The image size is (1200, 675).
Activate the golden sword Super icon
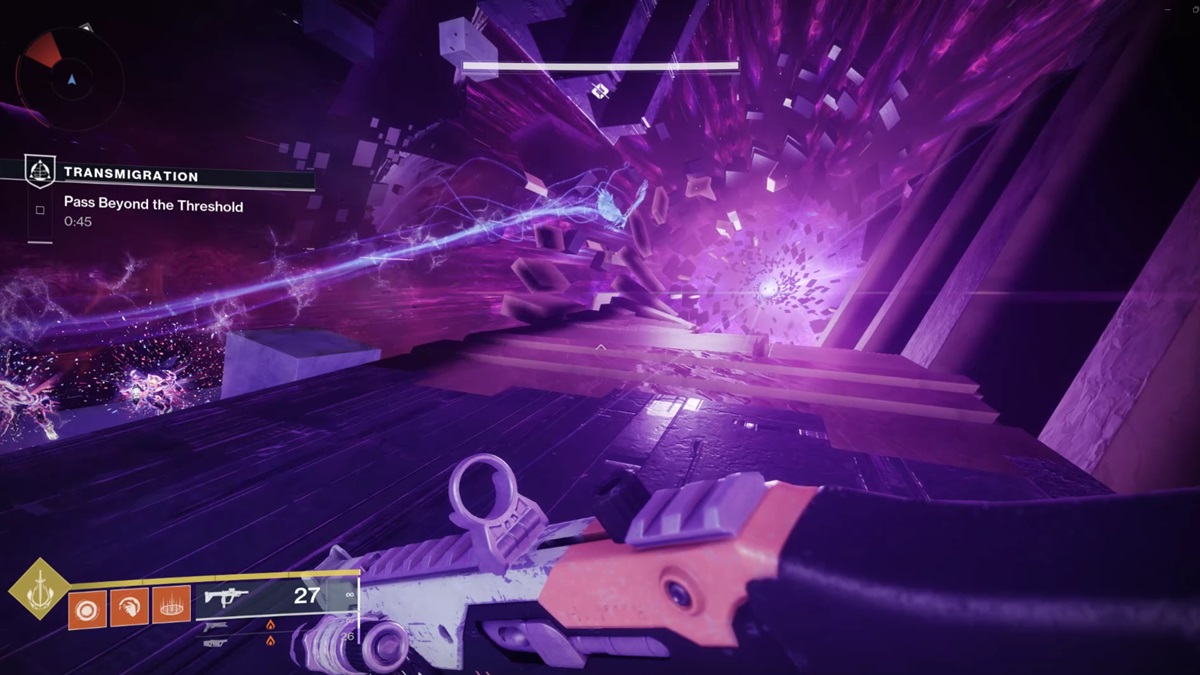click(x=40, y=589)
